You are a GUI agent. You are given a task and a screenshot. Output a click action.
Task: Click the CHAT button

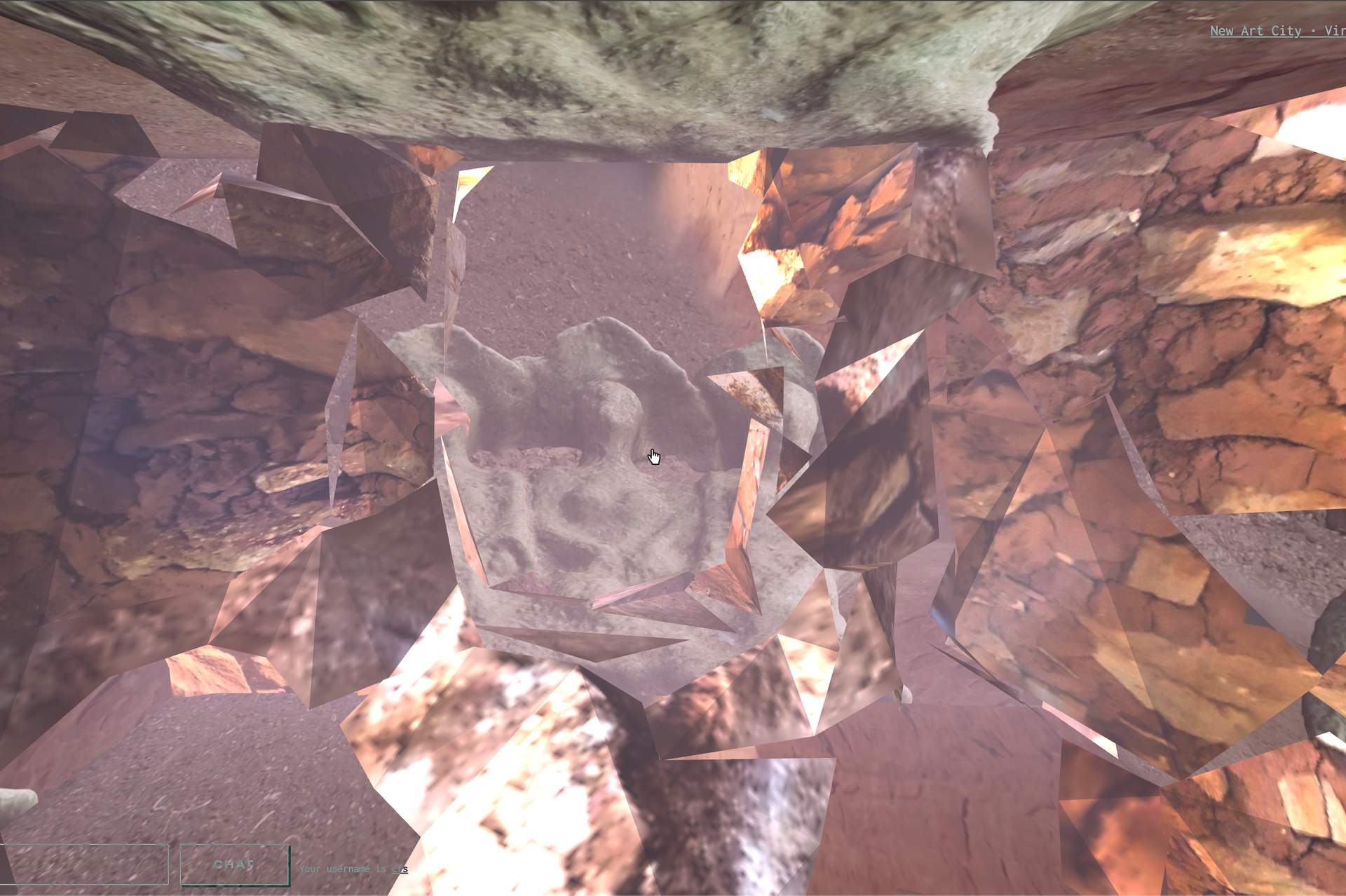point(233,864)
